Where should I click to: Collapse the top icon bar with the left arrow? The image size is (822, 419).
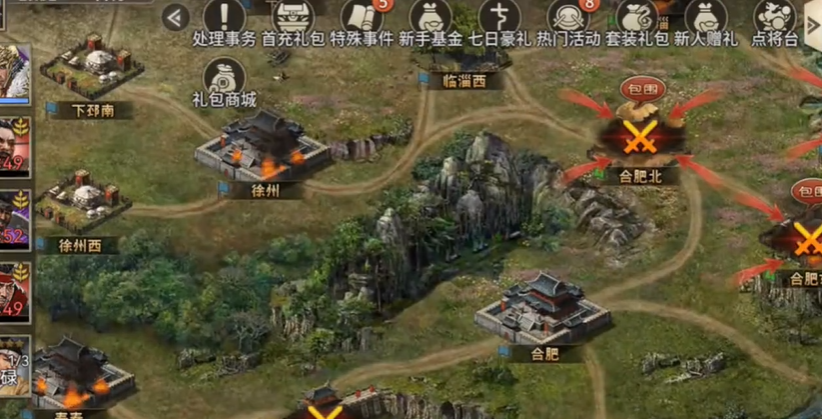tap(176, 17)
